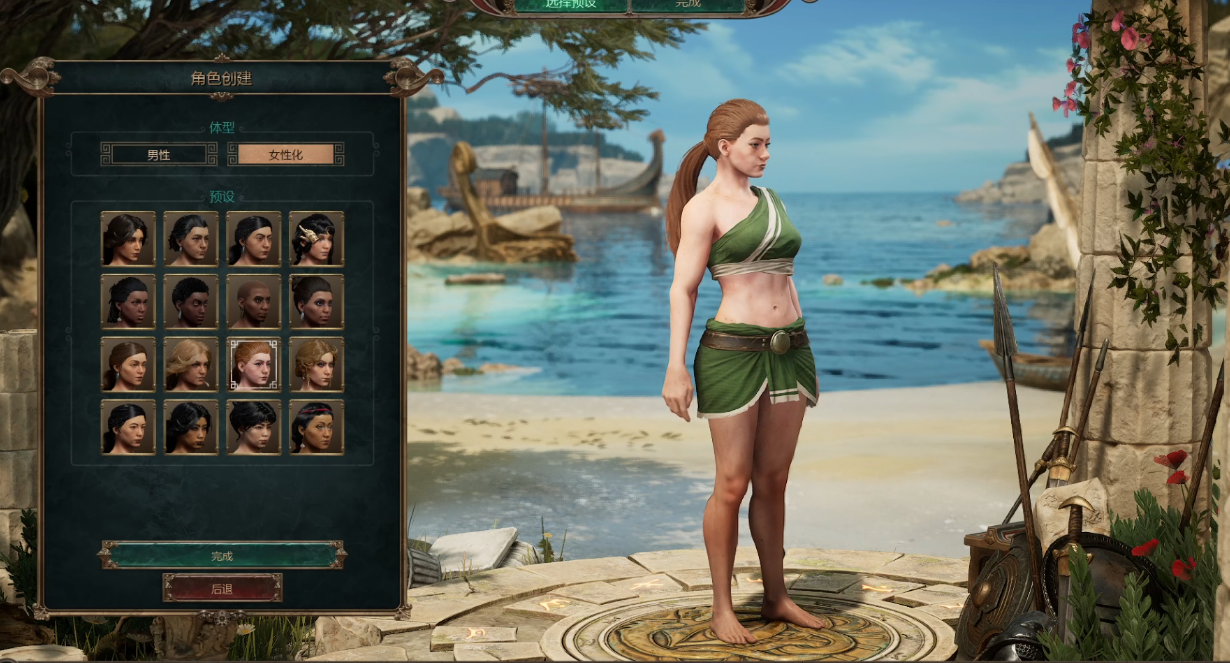1230x663 pixels.
Task: Select the dark-skinned preset with a short afro
Action: pos(190,301)
